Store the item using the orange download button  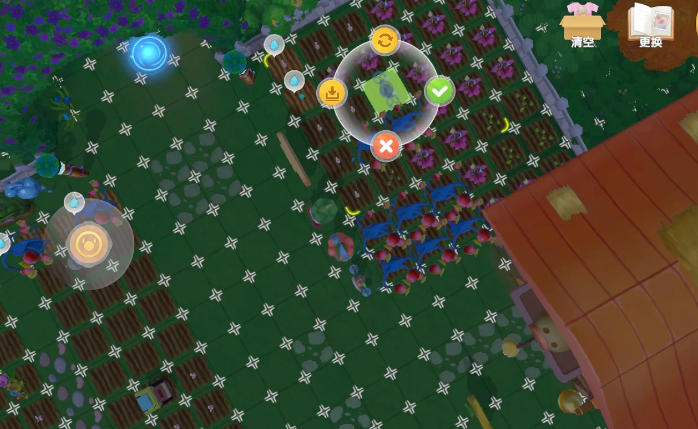click(x=332, y=93)
